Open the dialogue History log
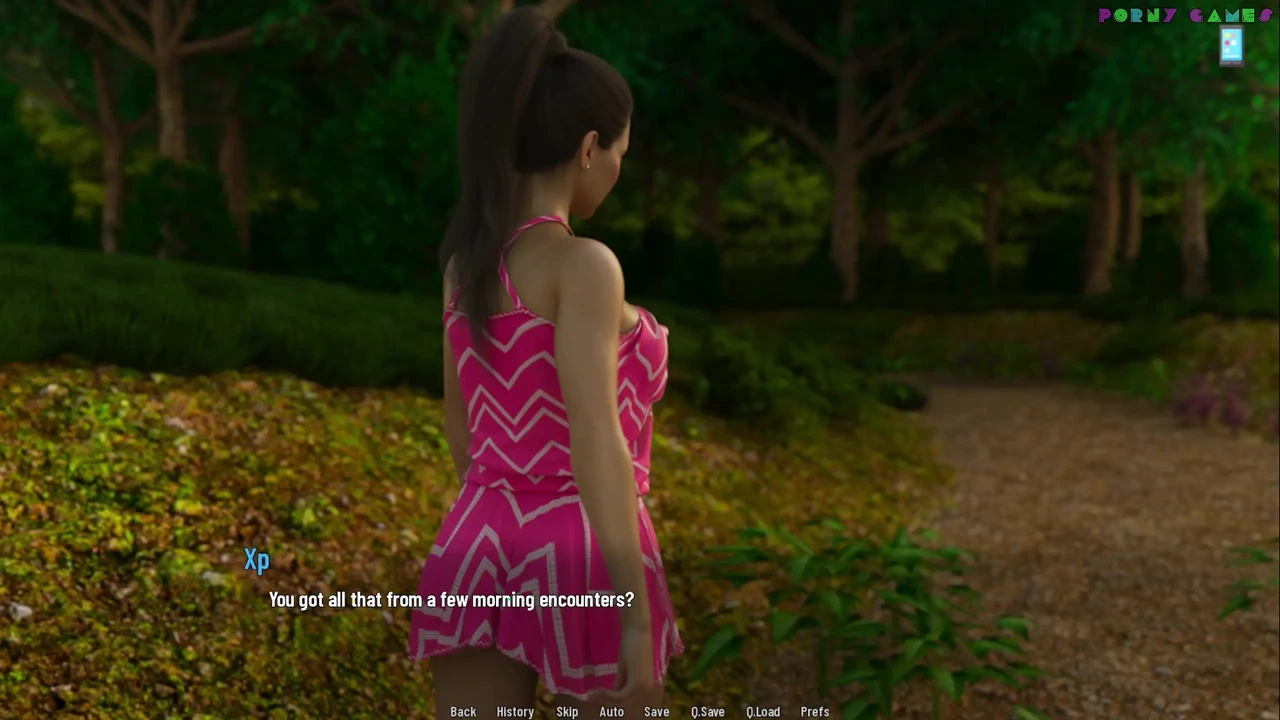 [515, 712]
